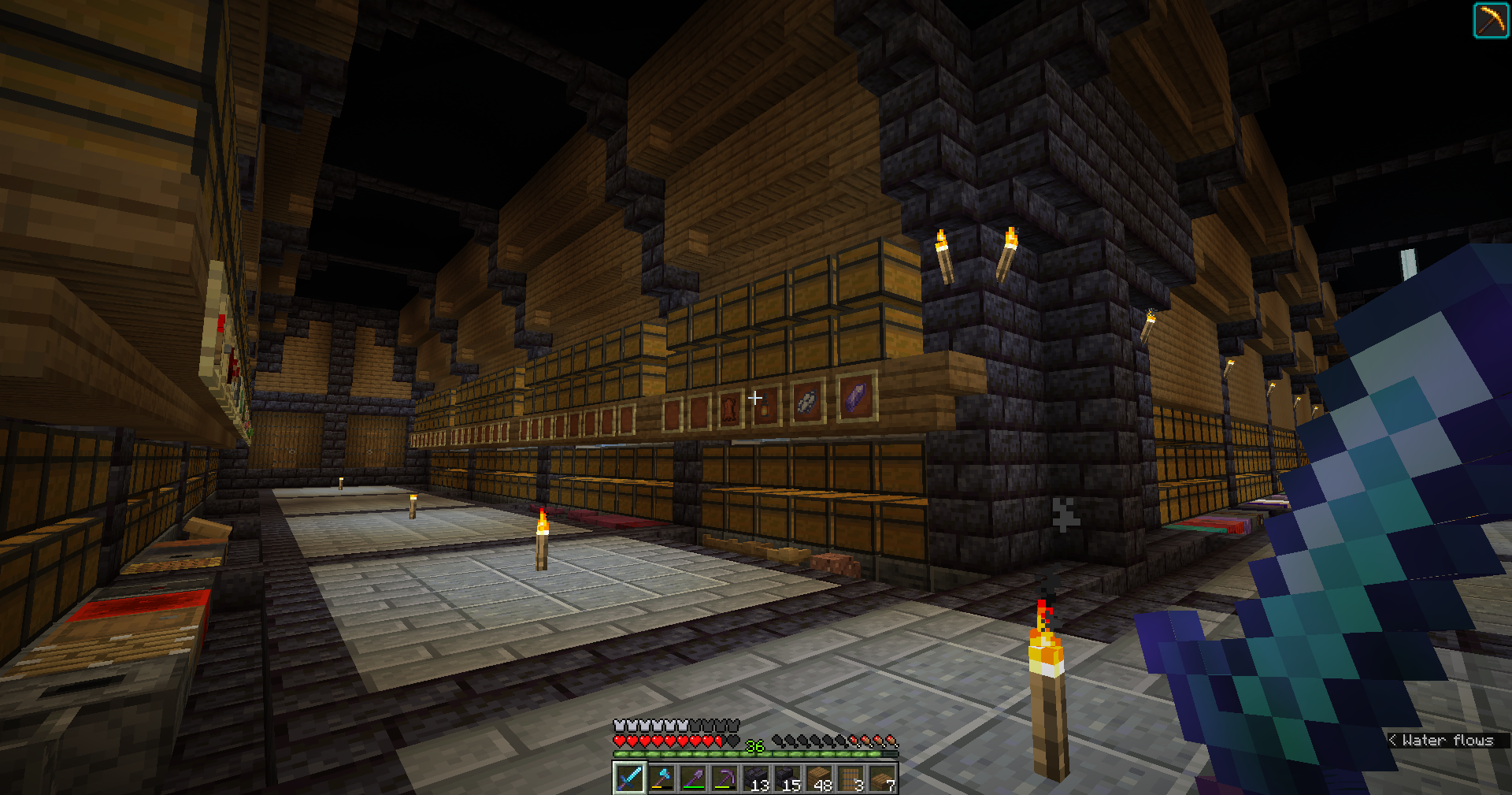1512x795 pixels.
Task: Click the crosshair at the center of the screen
Action: [756, 398]
